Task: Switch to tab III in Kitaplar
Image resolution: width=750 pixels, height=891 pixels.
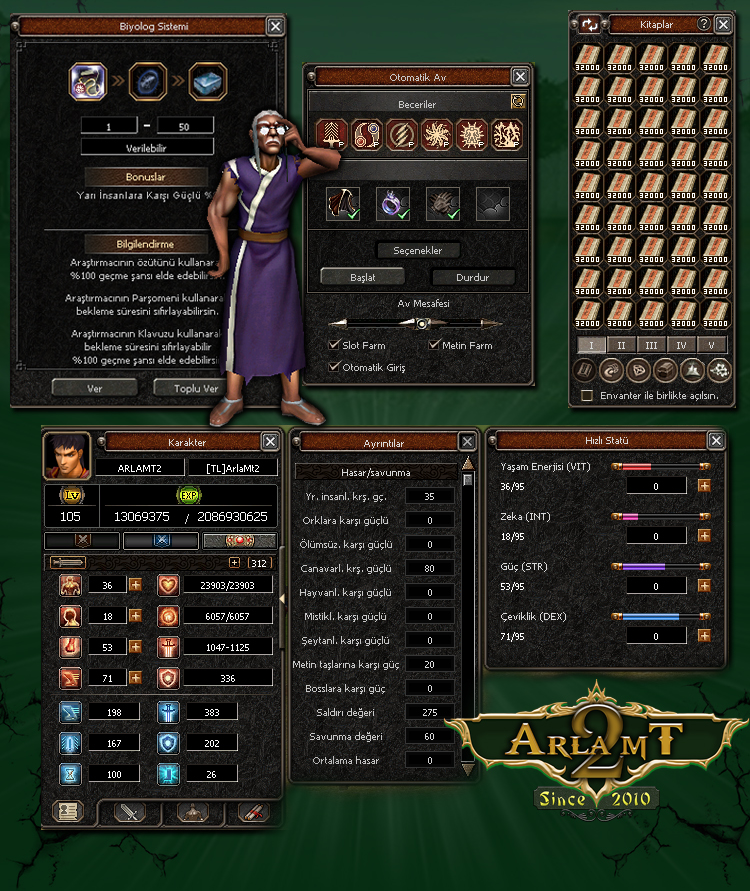Action: pyautogui.click(x=650, y=345)
